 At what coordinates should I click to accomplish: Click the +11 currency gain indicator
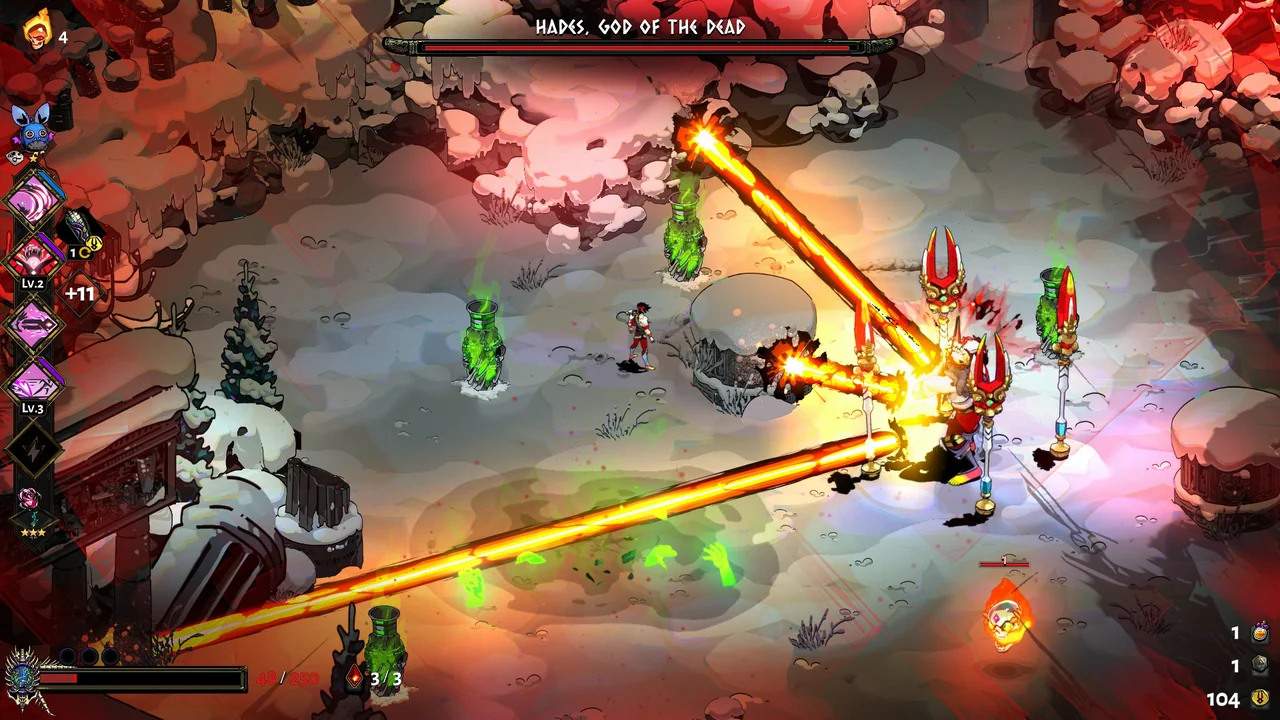[78, 292]
